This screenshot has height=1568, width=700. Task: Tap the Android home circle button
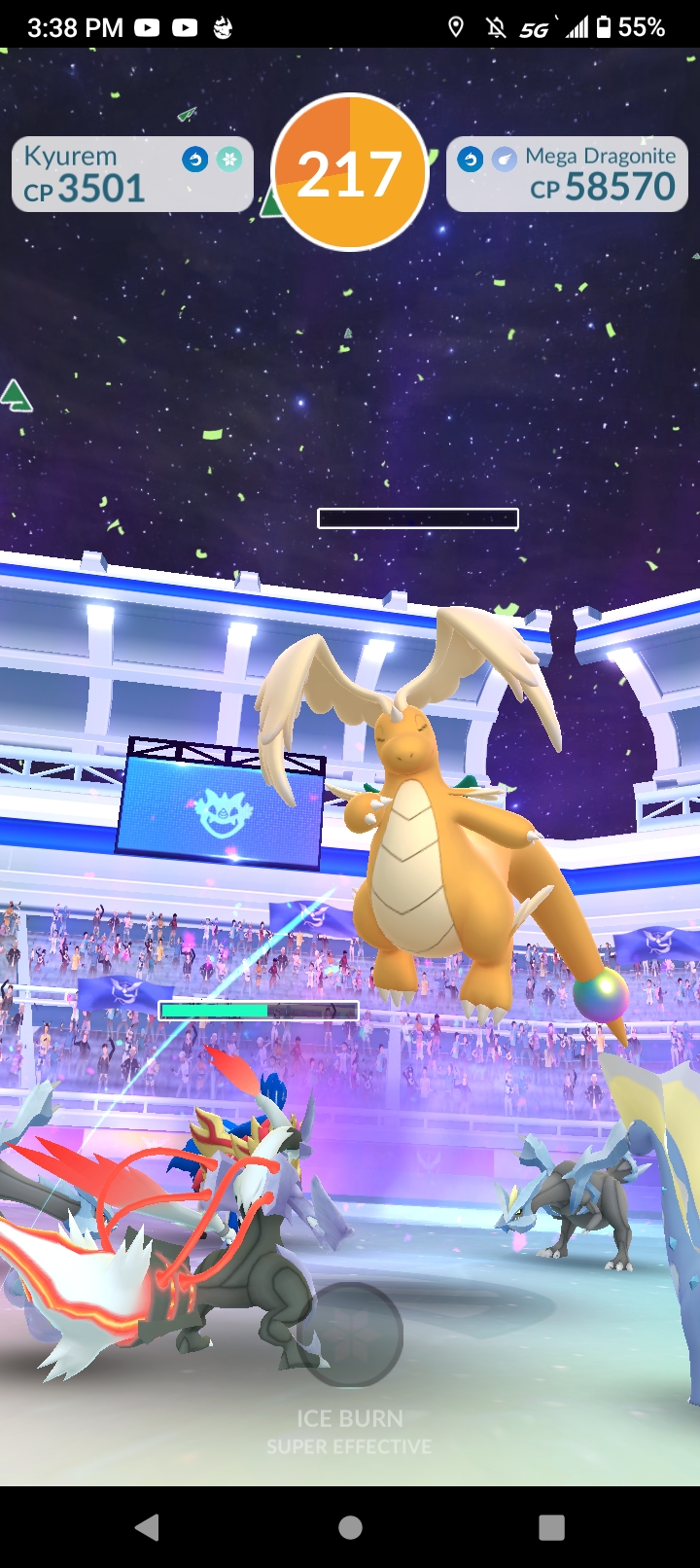(x=350, y=1527)
